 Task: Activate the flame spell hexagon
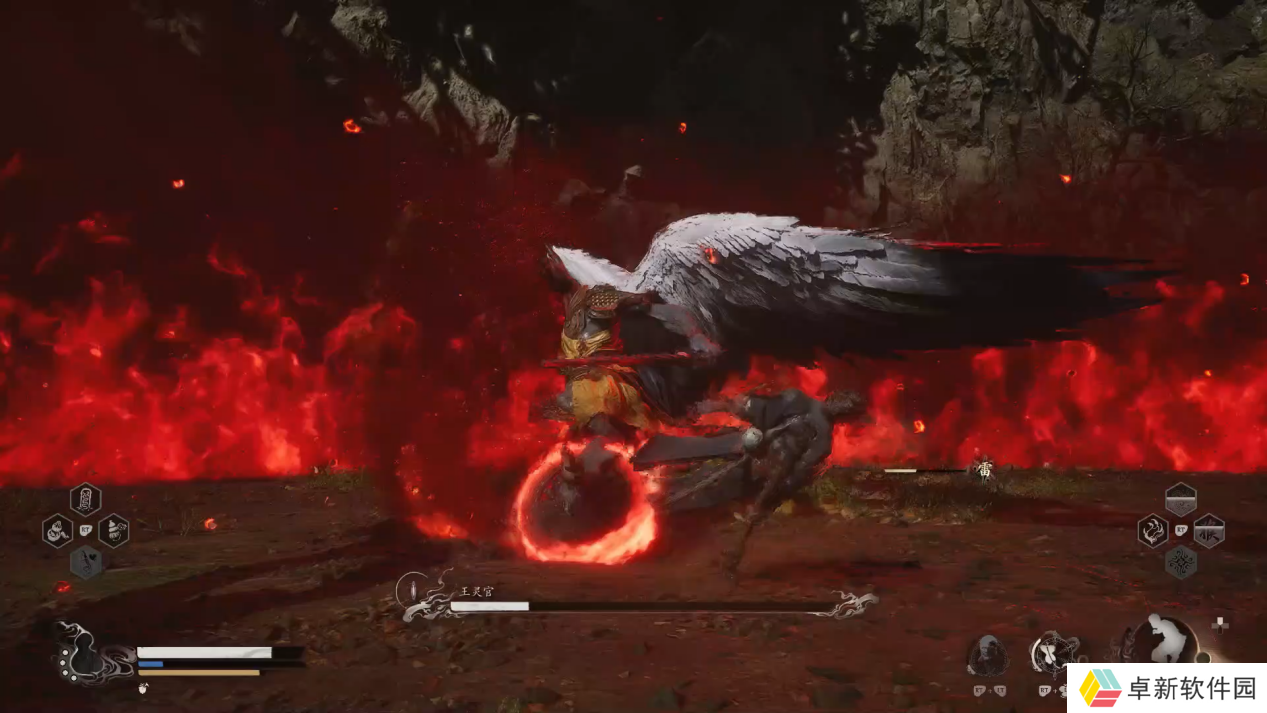(x=1153, y=530)
